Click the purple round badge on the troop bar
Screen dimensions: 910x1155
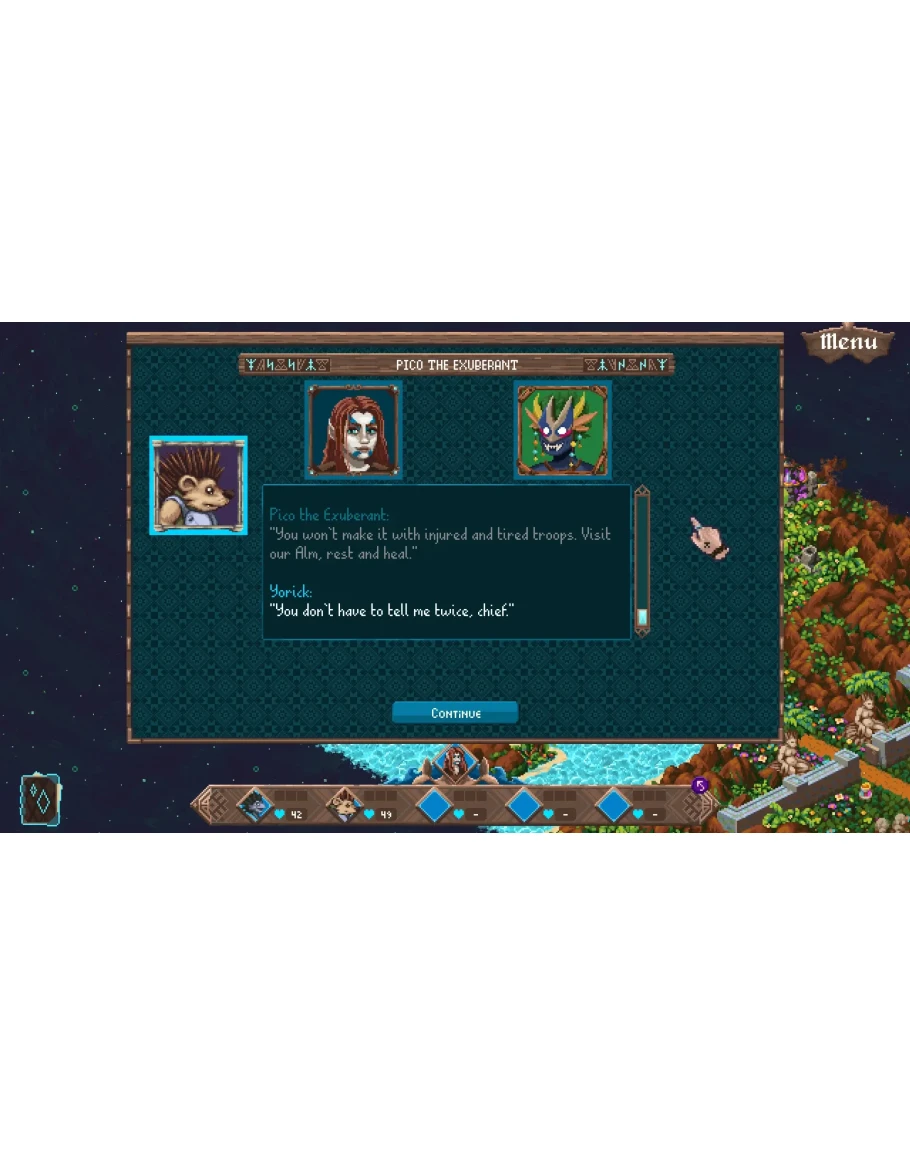700,786
